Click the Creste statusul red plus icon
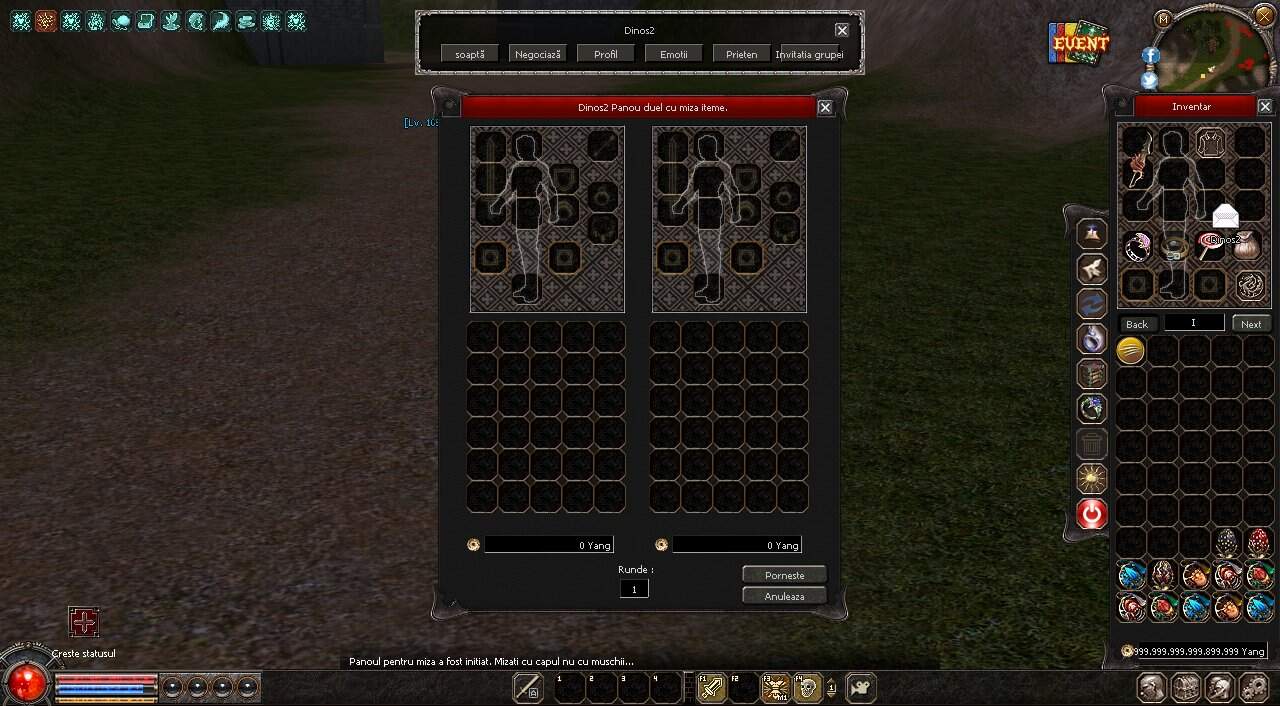Screen dimensions: 1280x706 (84, 622)
